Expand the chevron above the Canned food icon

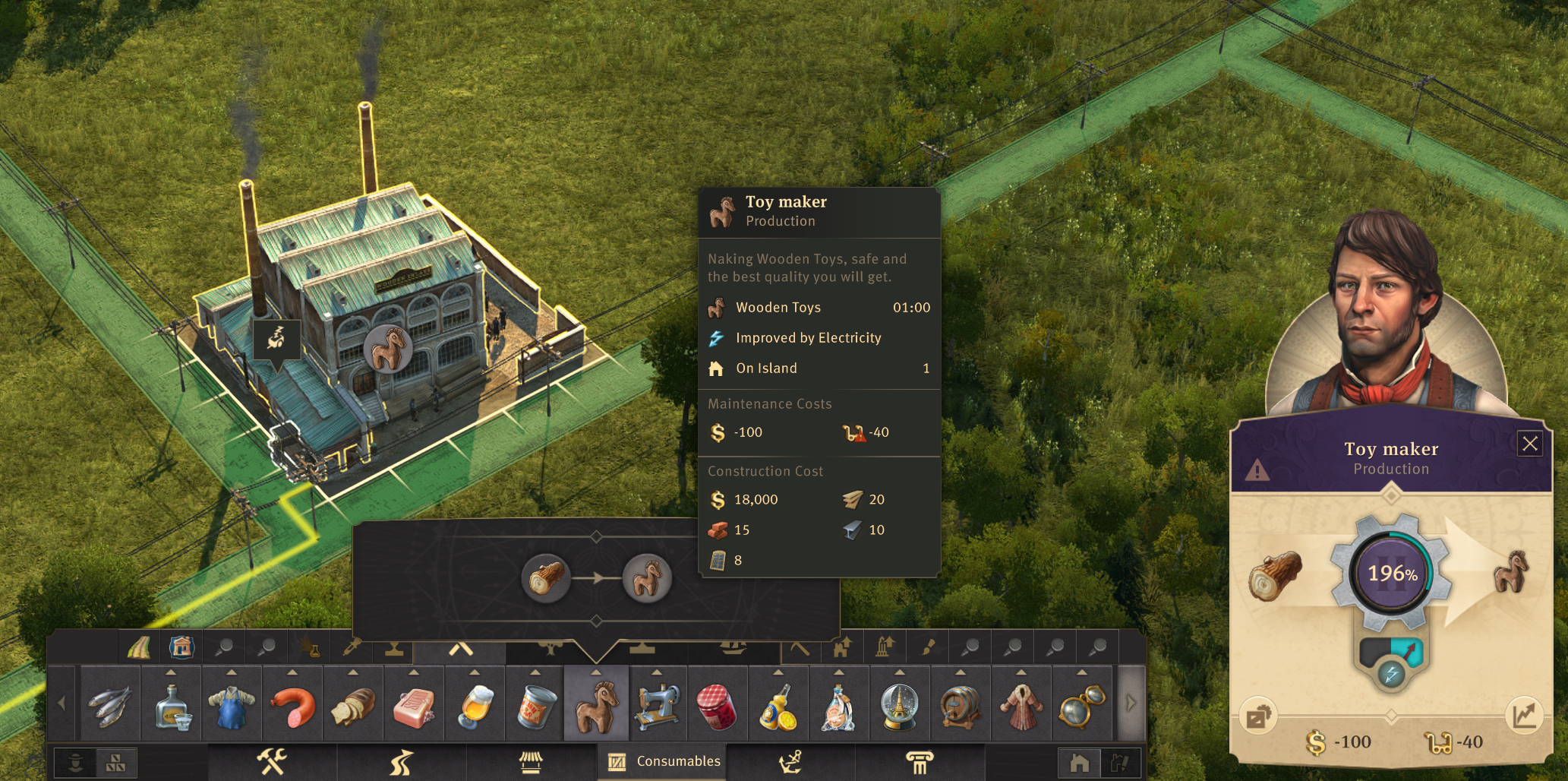(535, 670)
